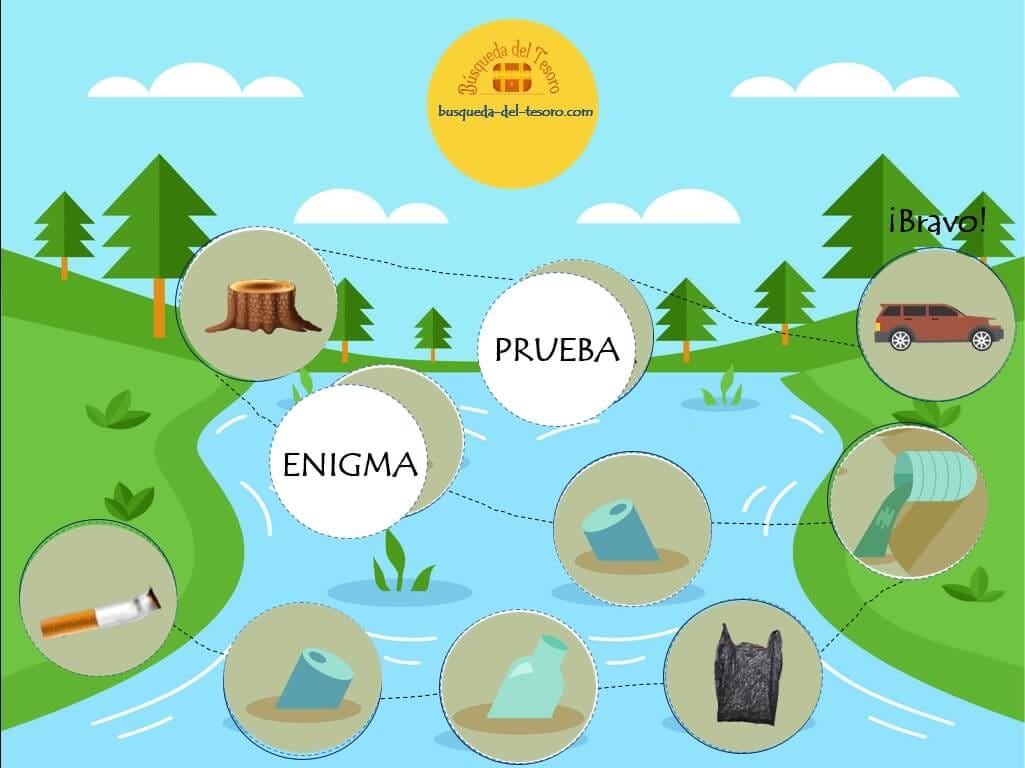The image size is (1025, 768).
Task: Select the tree stump tile
Action: click(258, 306)
